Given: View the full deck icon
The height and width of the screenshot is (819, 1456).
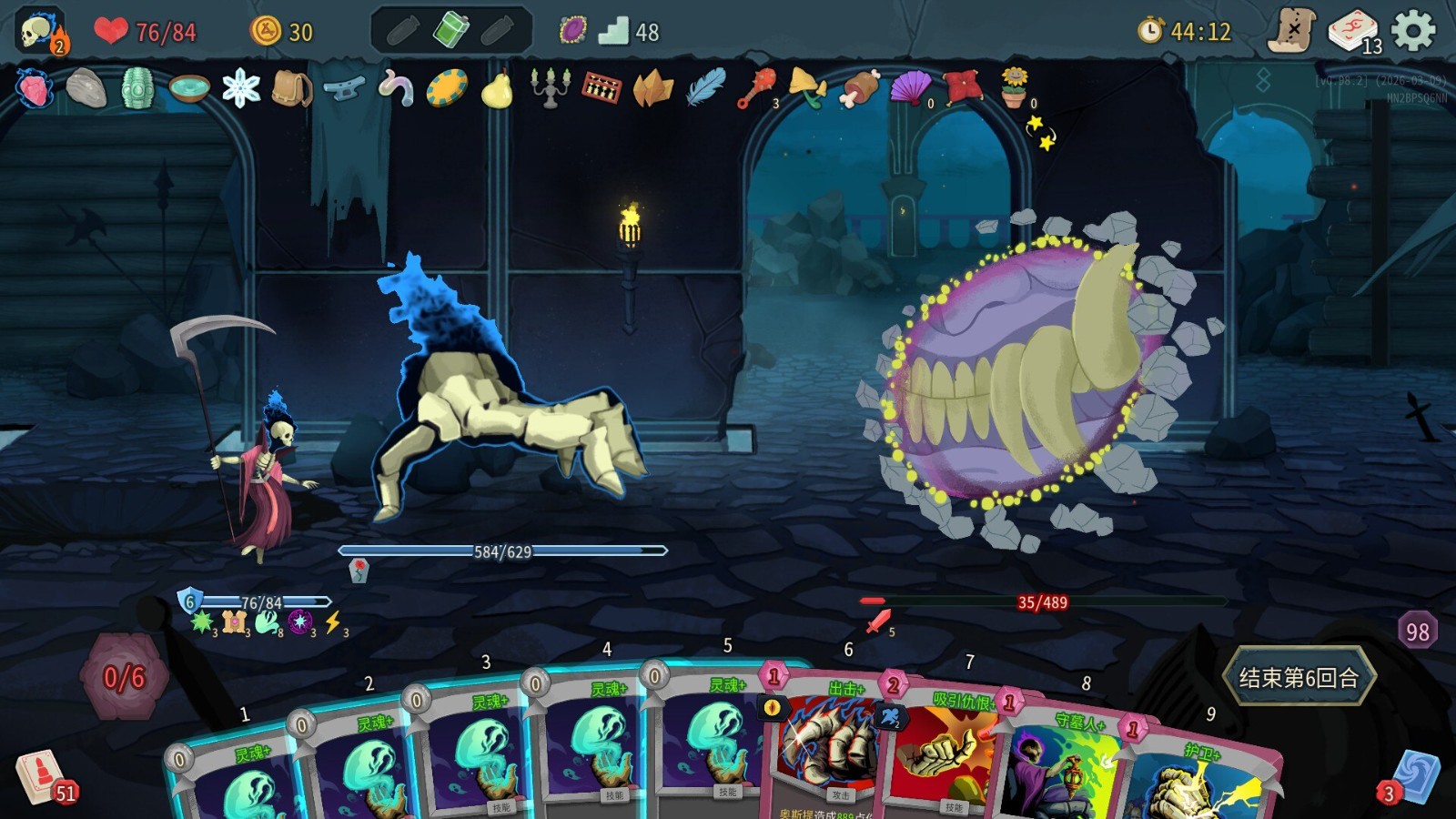Looking at the screenshot, I should (1353, 32).
